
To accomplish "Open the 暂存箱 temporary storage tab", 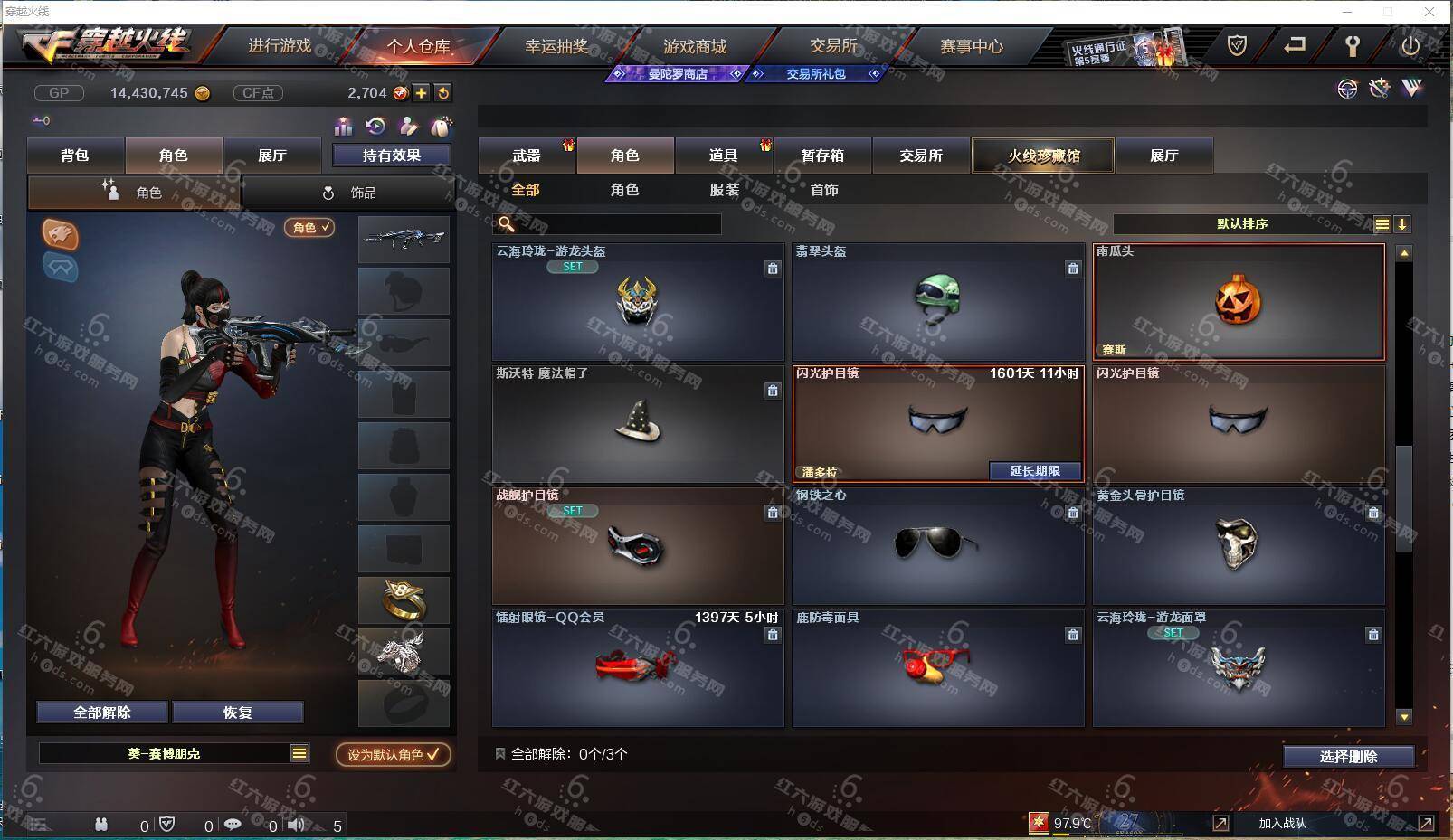I will click(821, 156).
